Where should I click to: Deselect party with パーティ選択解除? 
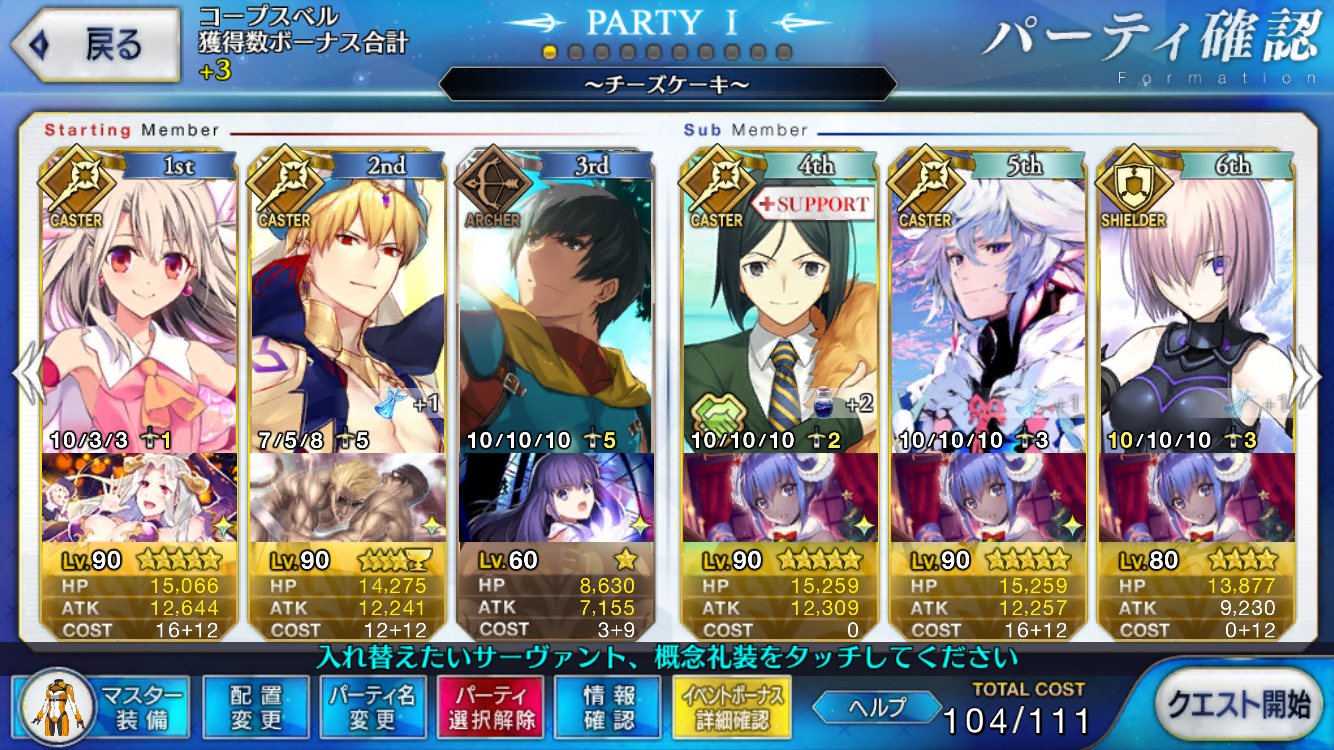tap(490, 706)
